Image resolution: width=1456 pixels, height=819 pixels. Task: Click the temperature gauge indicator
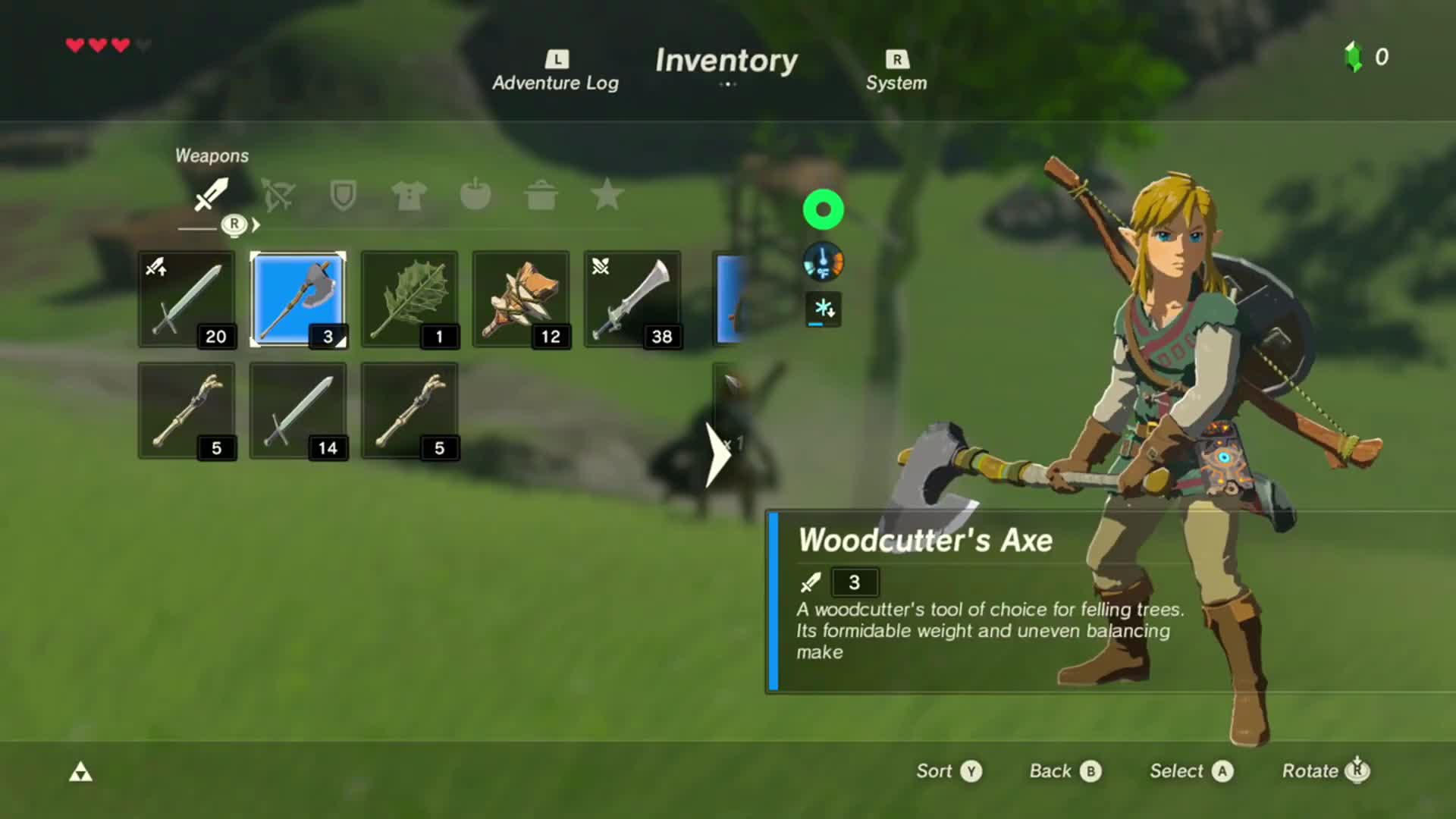[823, 262]
